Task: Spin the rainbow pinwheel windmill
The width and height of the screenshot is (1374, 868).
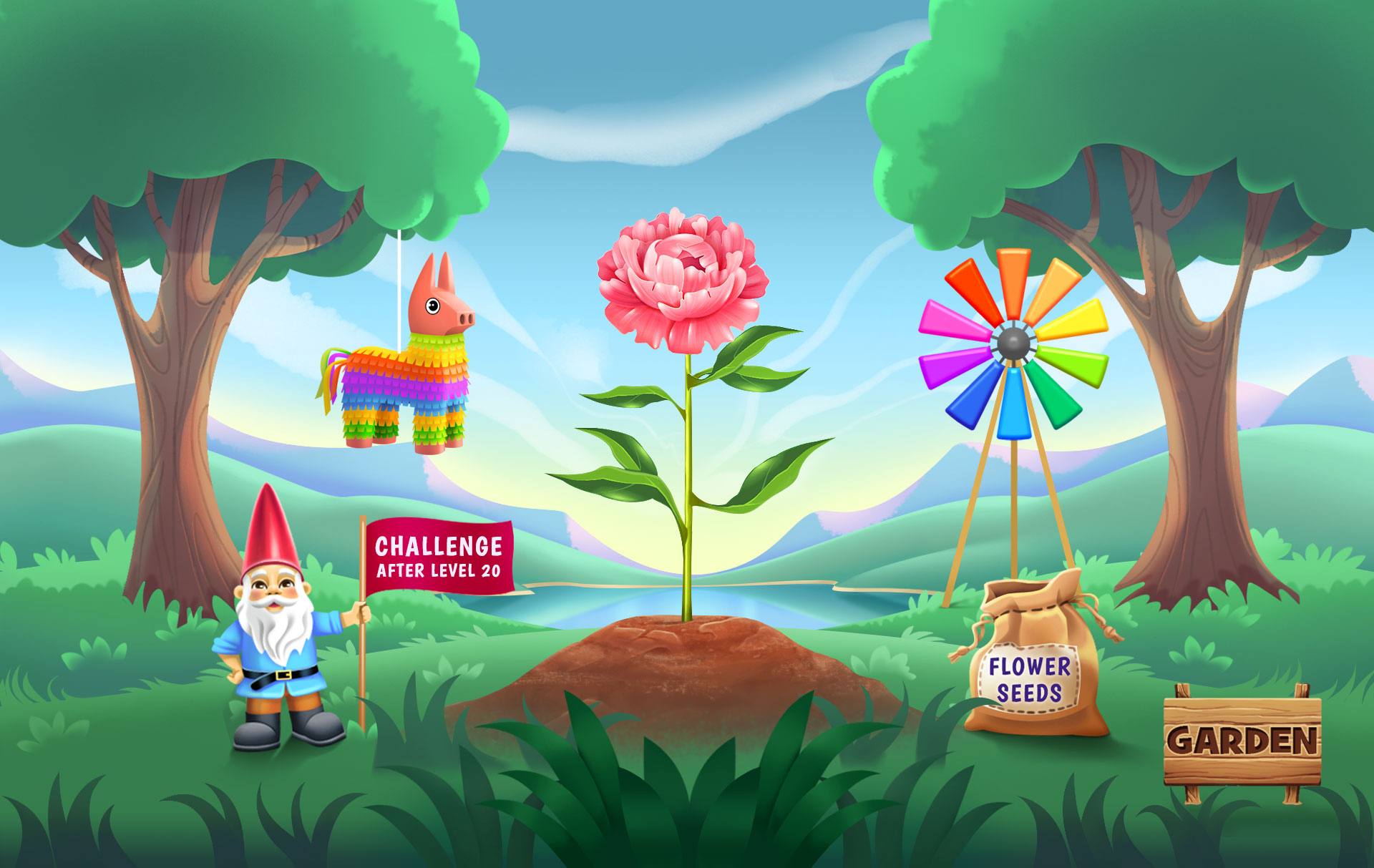Action: pos(1013,344)
